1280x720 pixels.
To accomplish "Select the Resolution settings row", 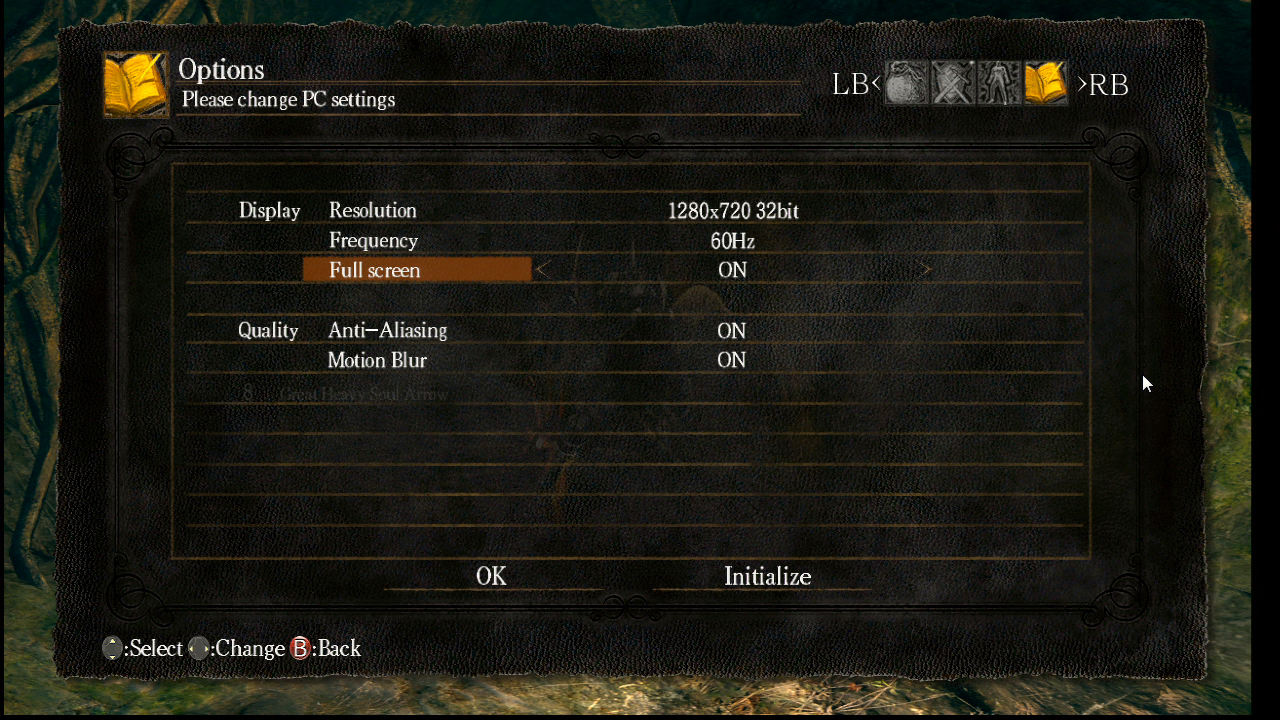I will coord(373,210).
